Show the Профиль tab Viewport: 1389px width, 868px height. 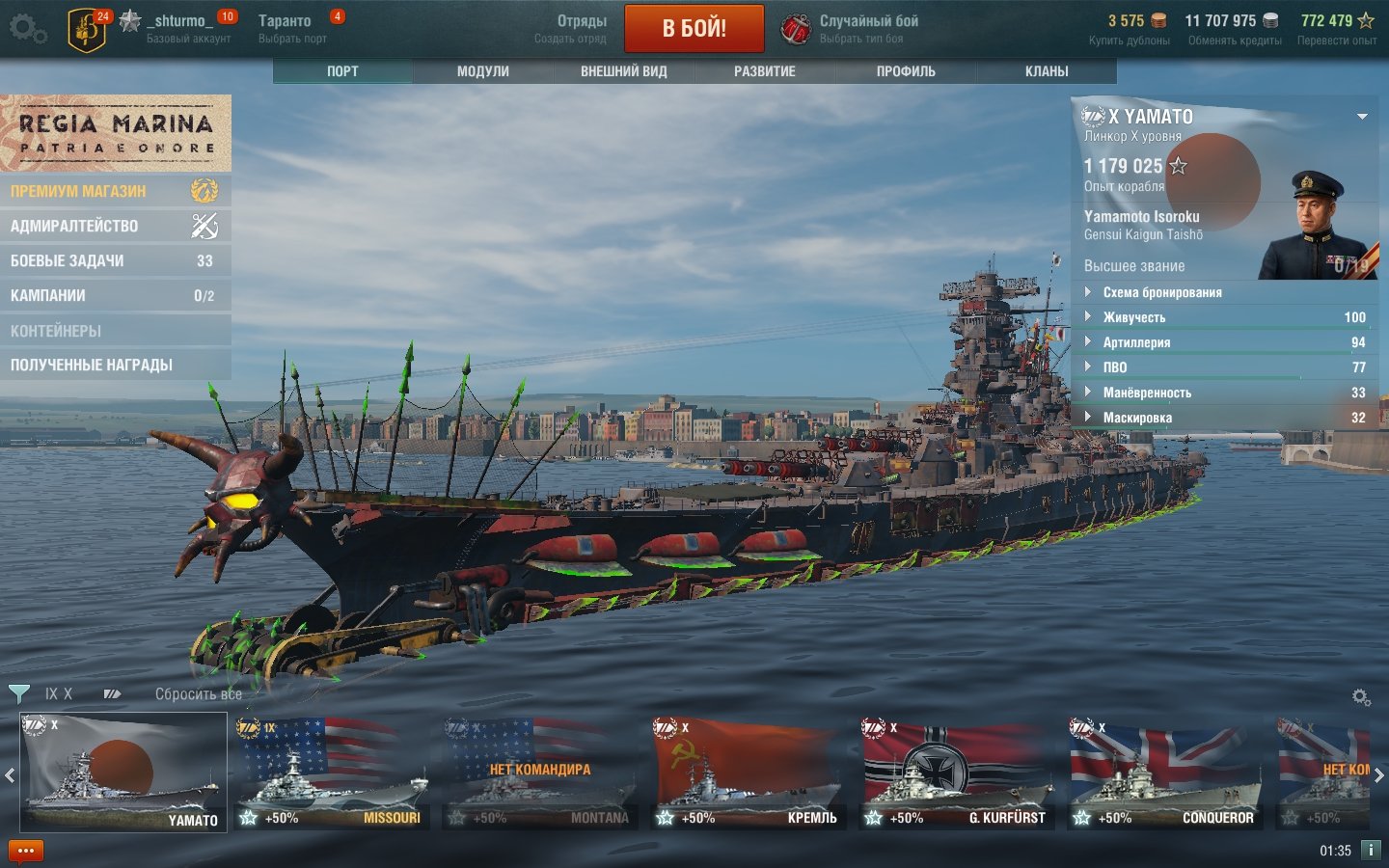tap(905, 71)
